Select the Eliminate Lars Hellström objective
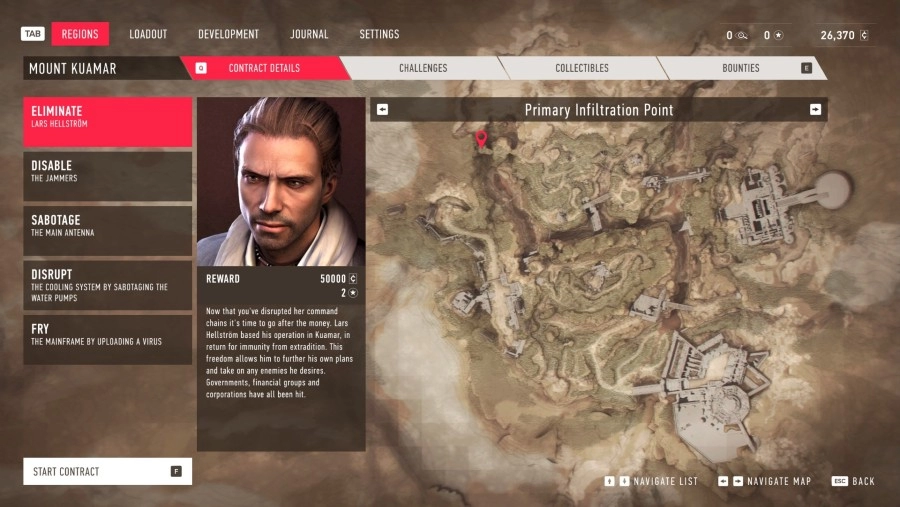The width and height of the screenshot is (900, 507). click(x=108, y=122)
